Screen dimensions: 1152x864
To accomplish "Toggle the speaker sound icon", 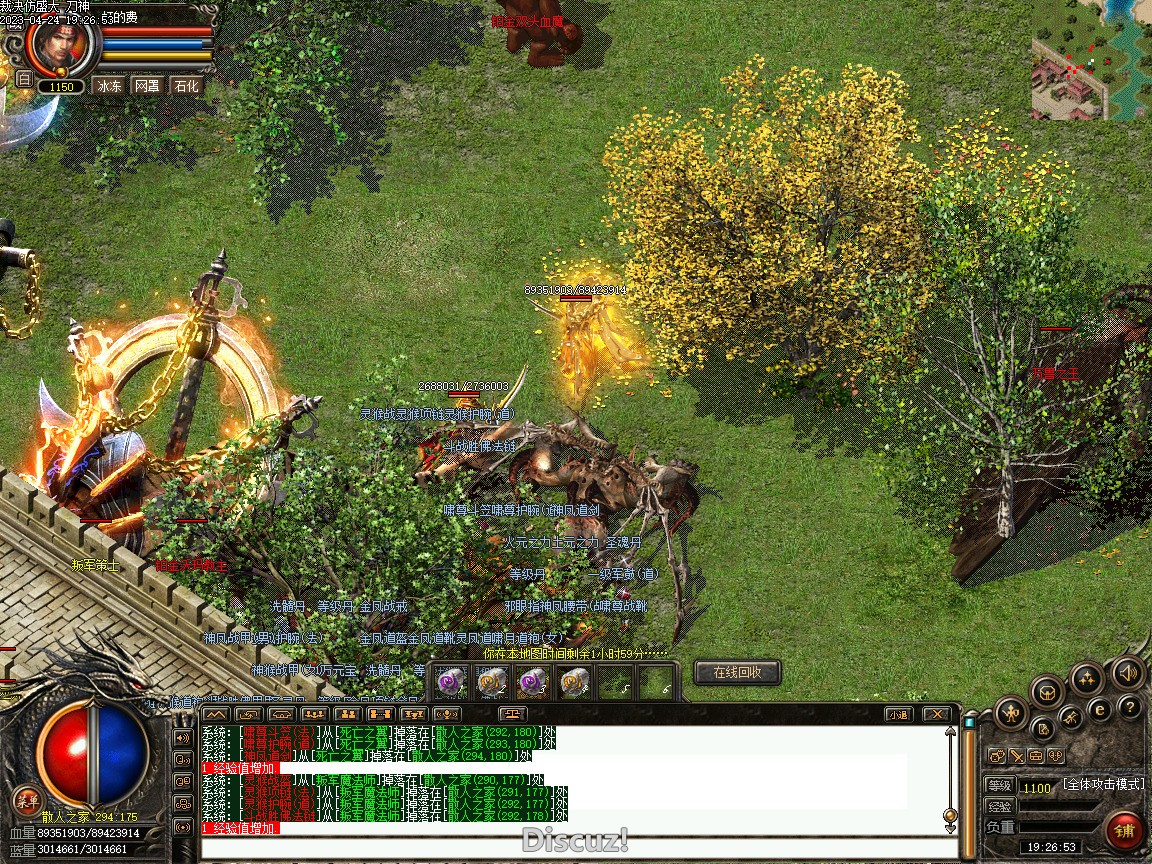I will pyautogui.click(x=1128, y=673).
